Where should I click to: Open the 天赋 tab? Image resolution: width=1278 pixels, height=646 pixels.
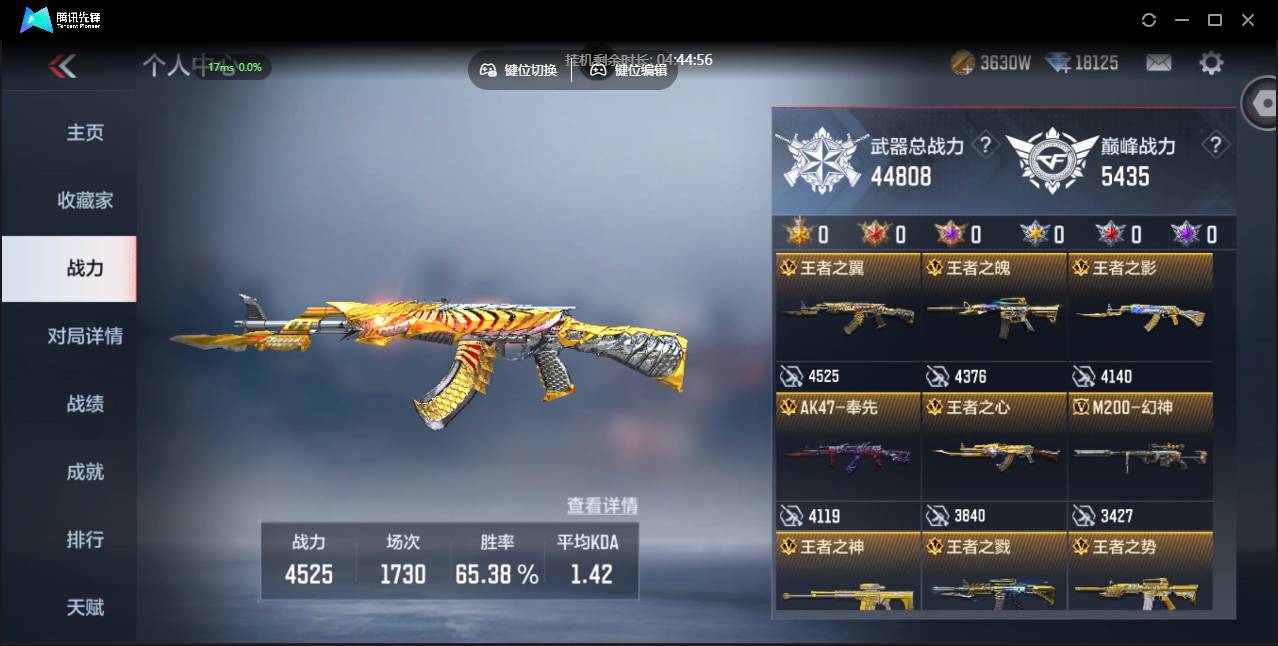pos(85,607)
